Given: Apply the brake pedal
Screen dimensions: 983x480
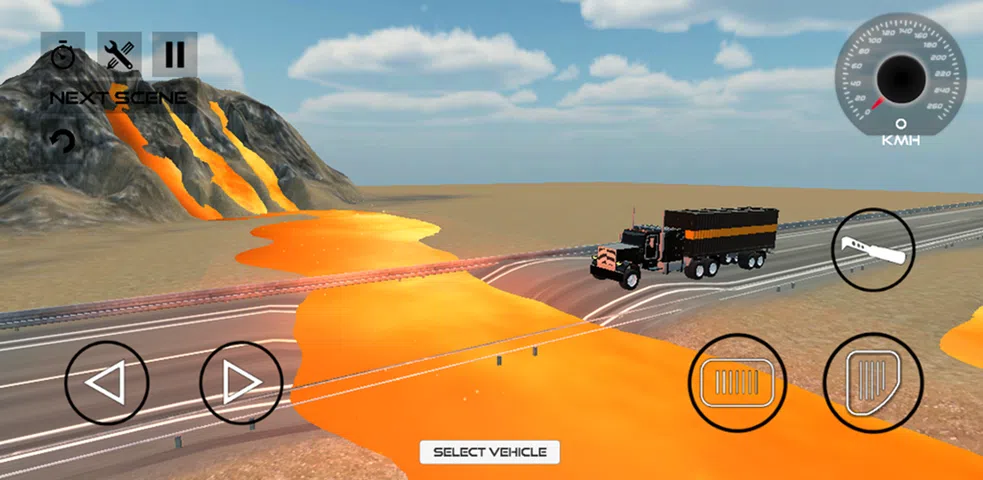Looking at the screenshot, I should (737, 382).
